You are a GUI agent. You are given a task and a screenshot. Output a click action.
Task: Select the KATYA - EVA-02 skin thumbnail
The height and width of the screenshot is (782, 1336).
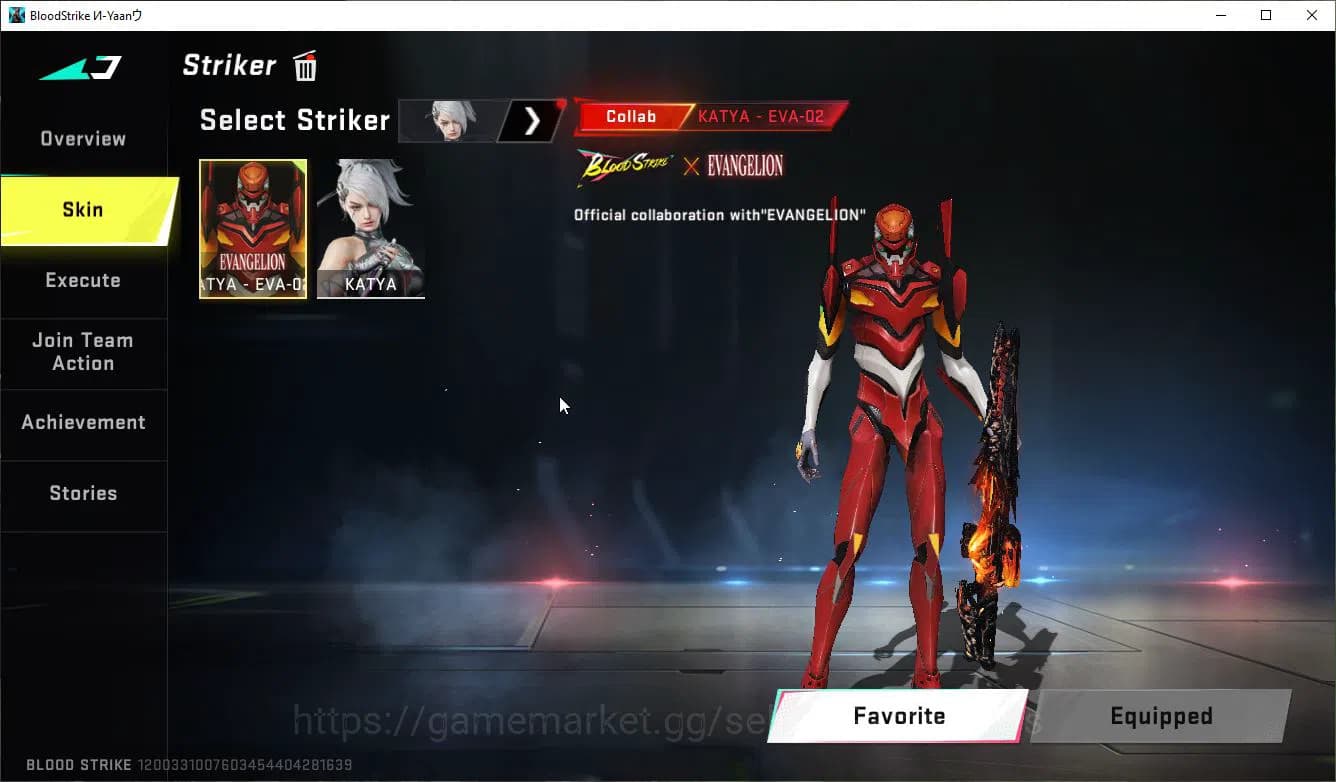[253, 229]
